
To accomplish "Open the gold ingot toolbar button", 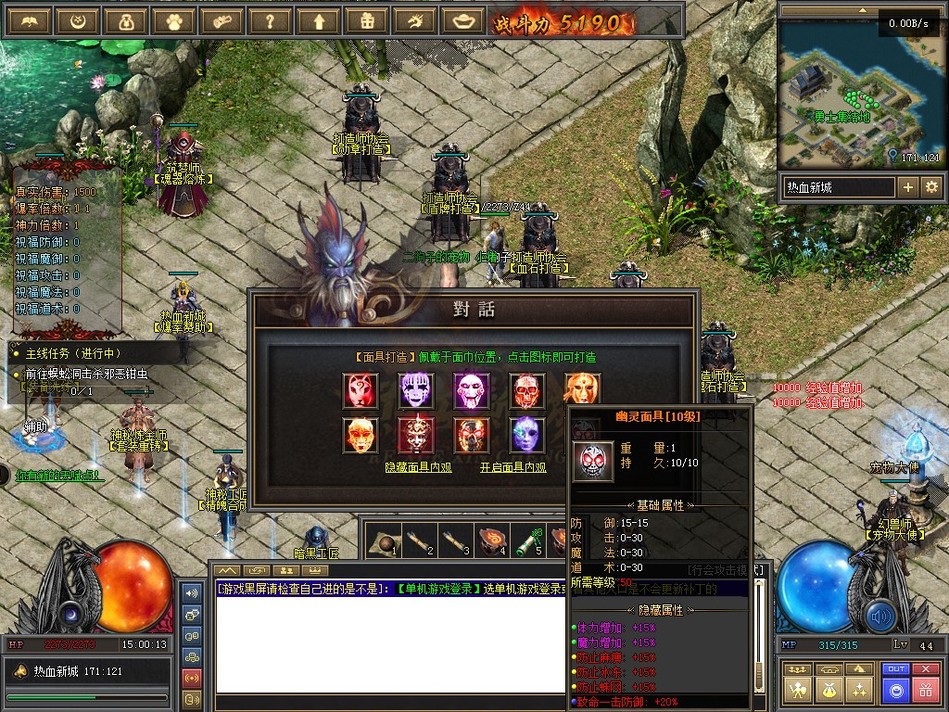I will pyautogui.click(x=462, y=21).
